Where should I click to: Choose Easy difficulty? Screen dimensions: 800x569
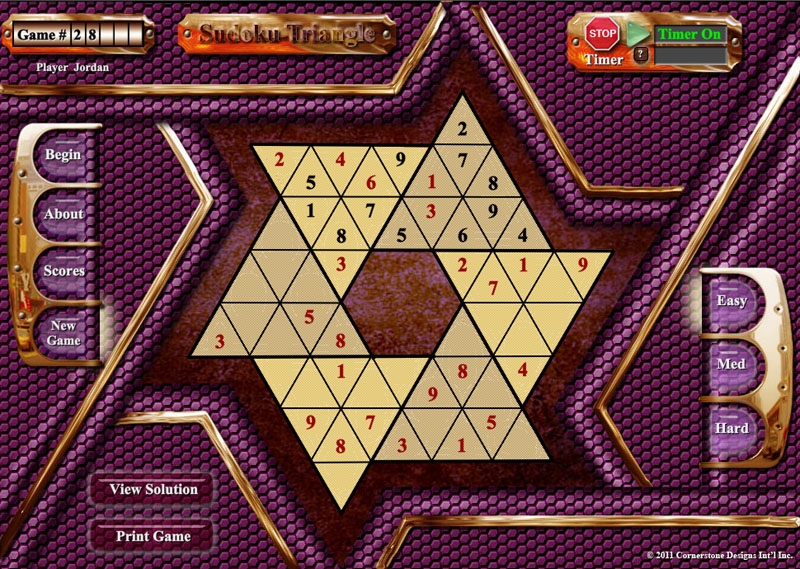coord(732,300)
